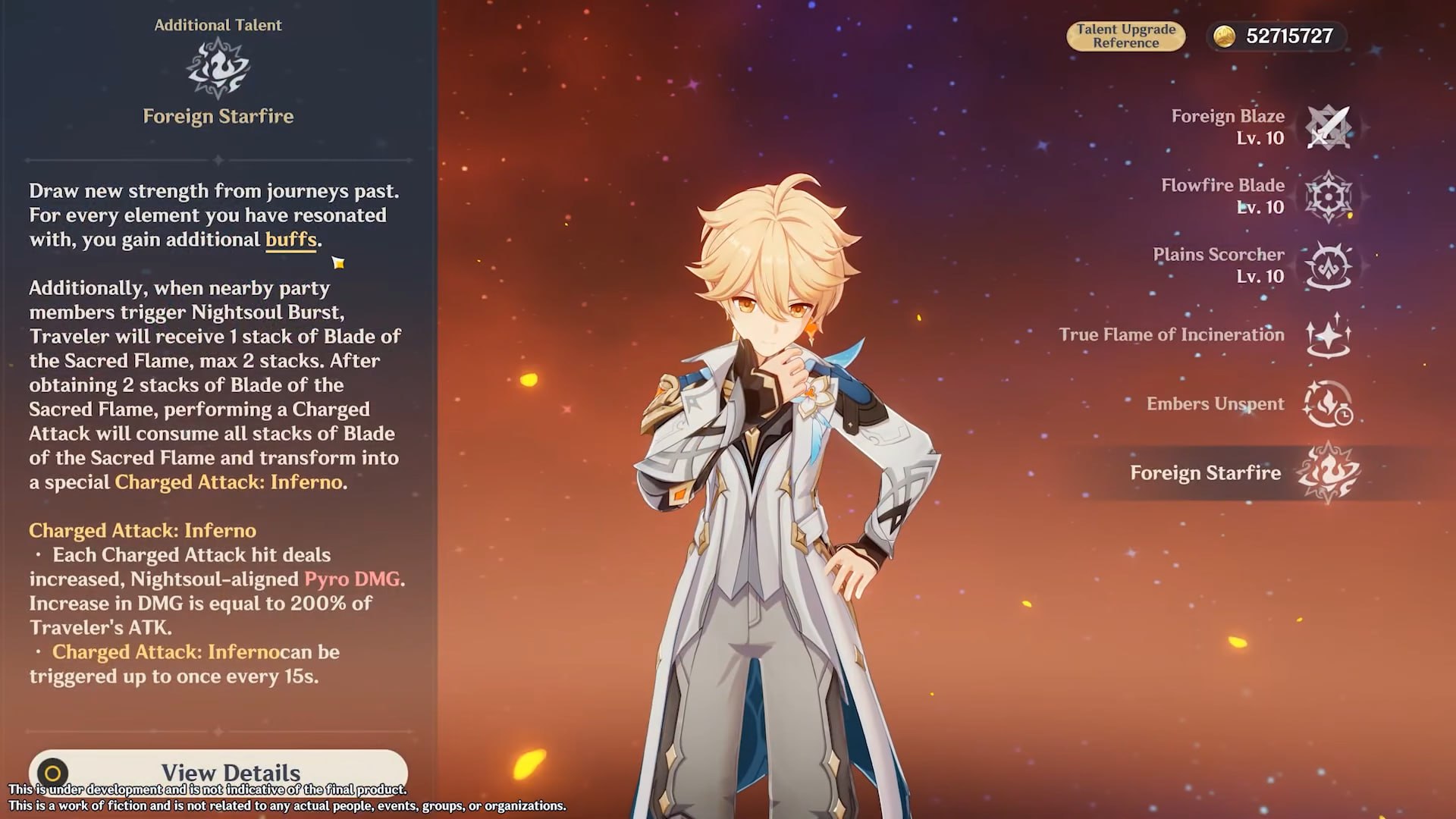Open the underlined buffs link
Screen dimensions: 1456x819
(290, 240)
